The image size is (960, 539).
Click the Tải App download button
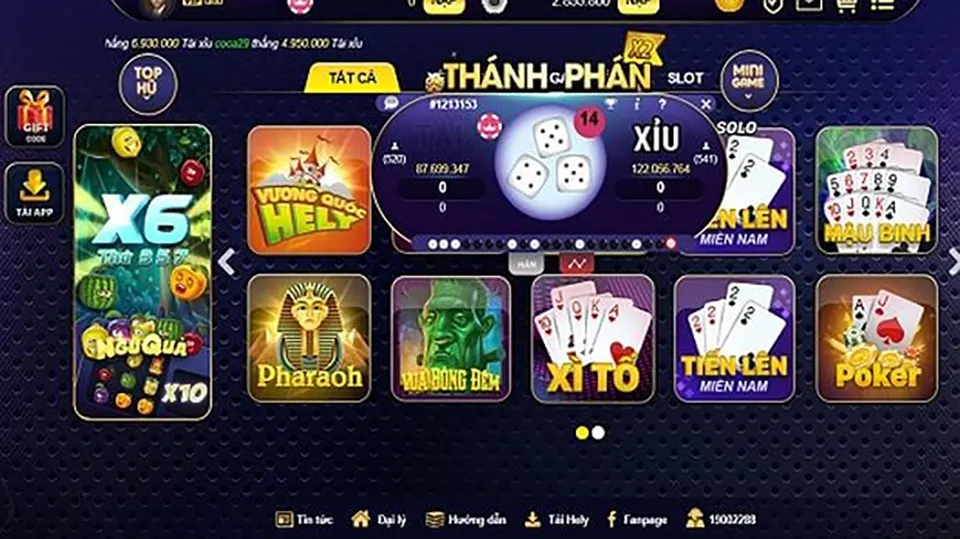pyautogui.click(x=35, y=193)
